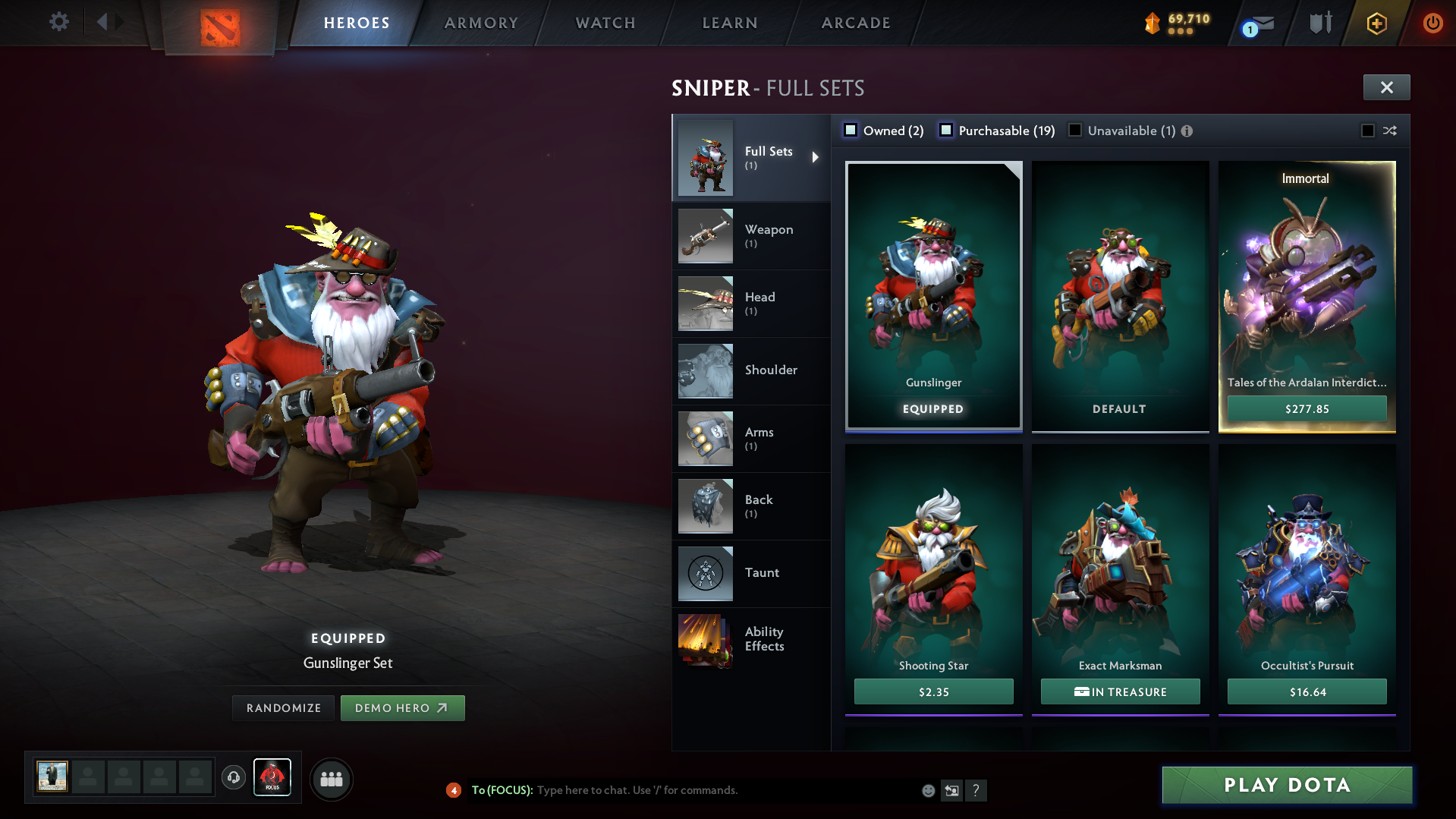Enable the Owned items filter checkbox
This screenshot has width=1456, height=819.
pyautogui.click(x=851, y=130)
